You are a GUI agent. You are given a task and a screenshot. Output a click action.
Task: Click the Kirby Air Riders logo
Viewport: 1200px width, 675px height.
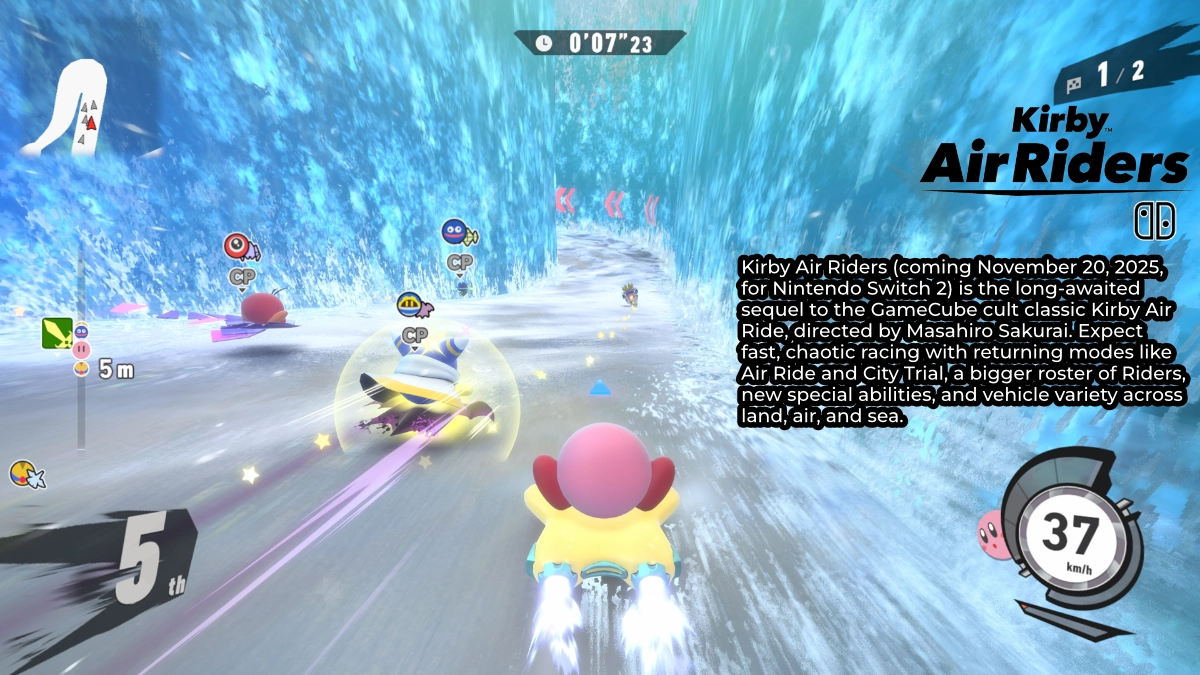[x=1055, y=149]
